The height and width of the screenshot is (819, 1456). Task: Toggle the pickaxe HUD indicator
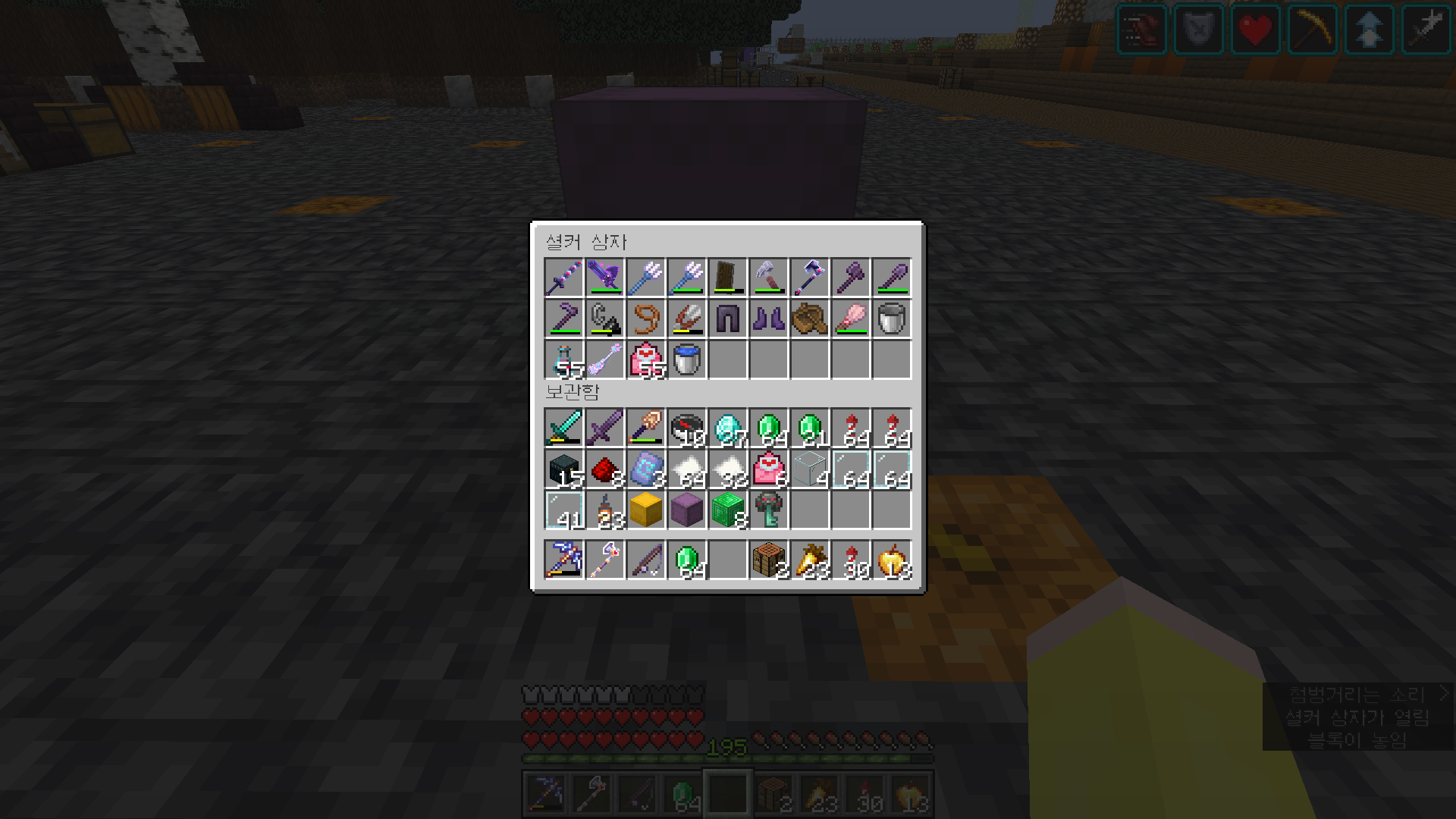pos(1312,30)
